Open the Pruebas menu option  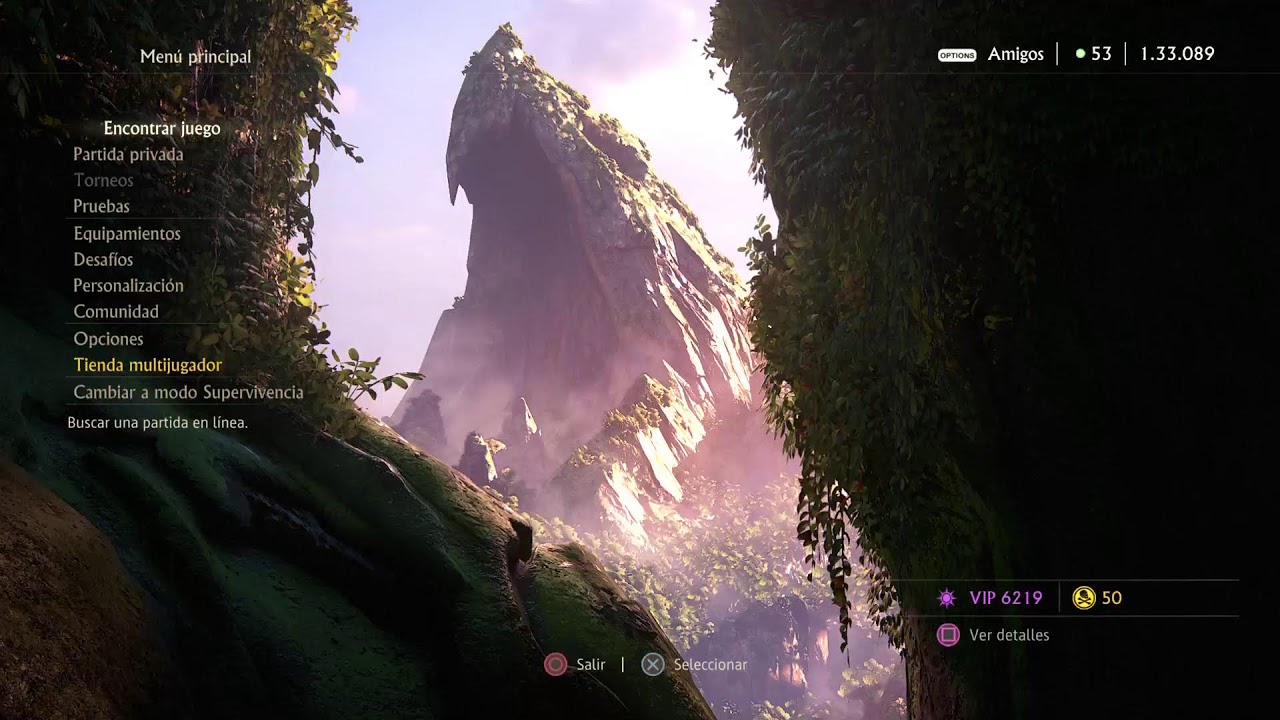click(101, 206)
